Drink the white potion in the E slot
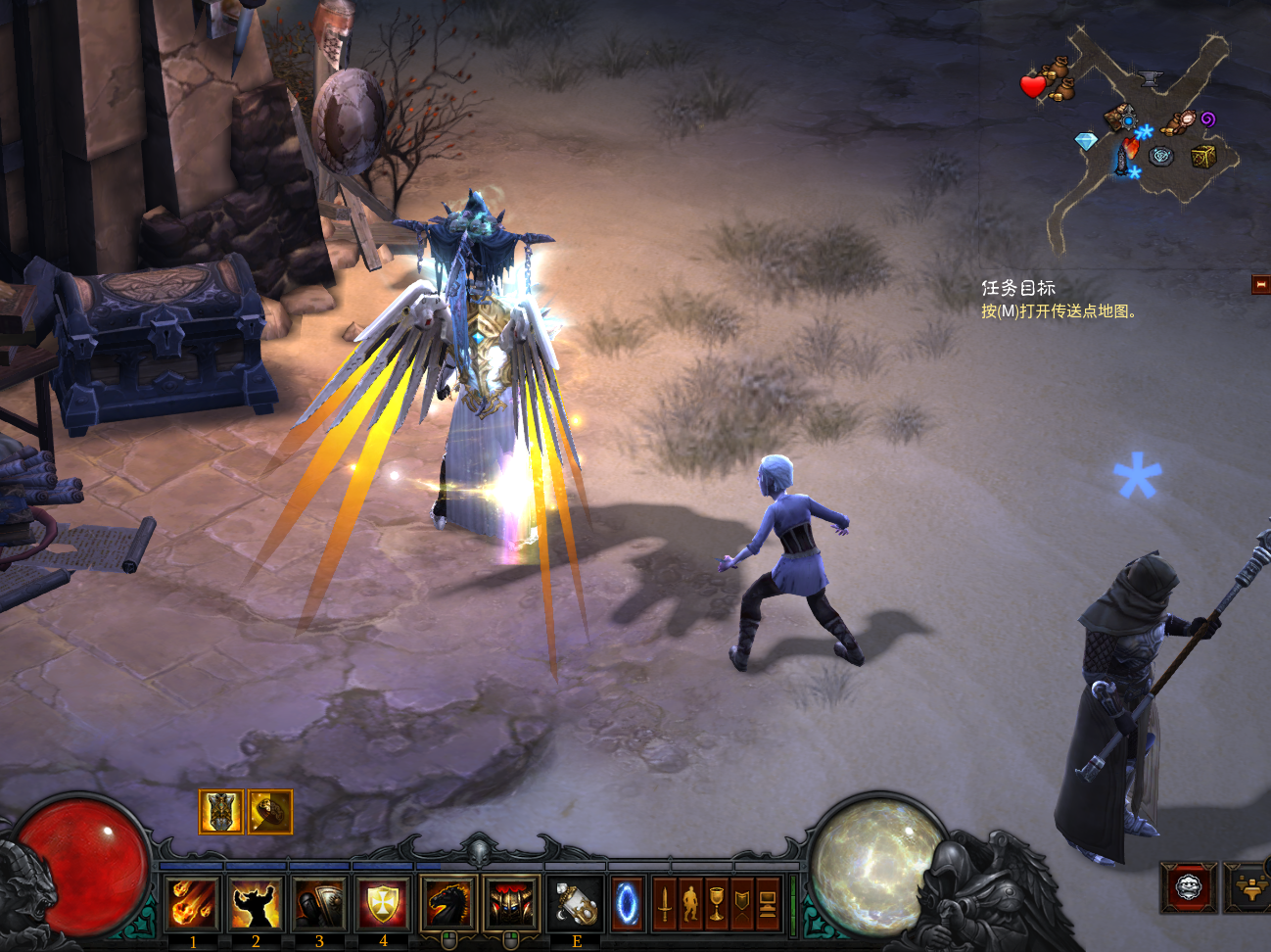Screen dimensions: 1271x952 tap(576, 903)
